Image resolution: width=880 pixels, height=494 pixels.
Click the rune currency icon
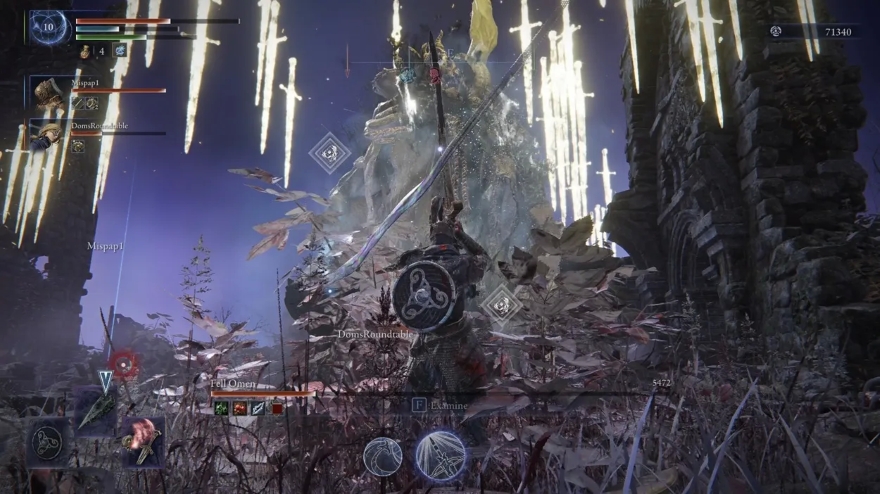(x=775, y=32)
